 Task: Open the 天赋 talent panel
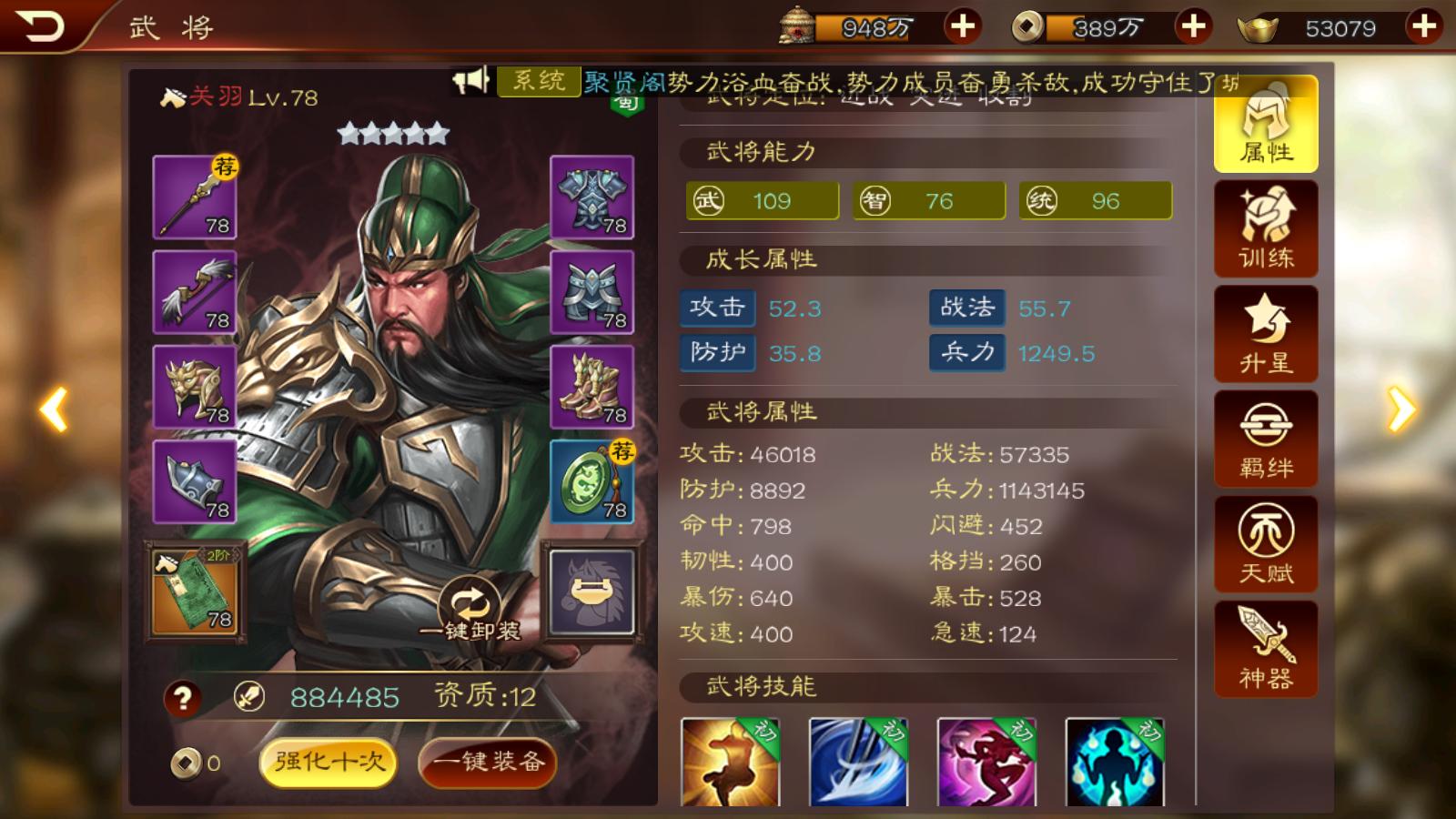click(1264, 544)
